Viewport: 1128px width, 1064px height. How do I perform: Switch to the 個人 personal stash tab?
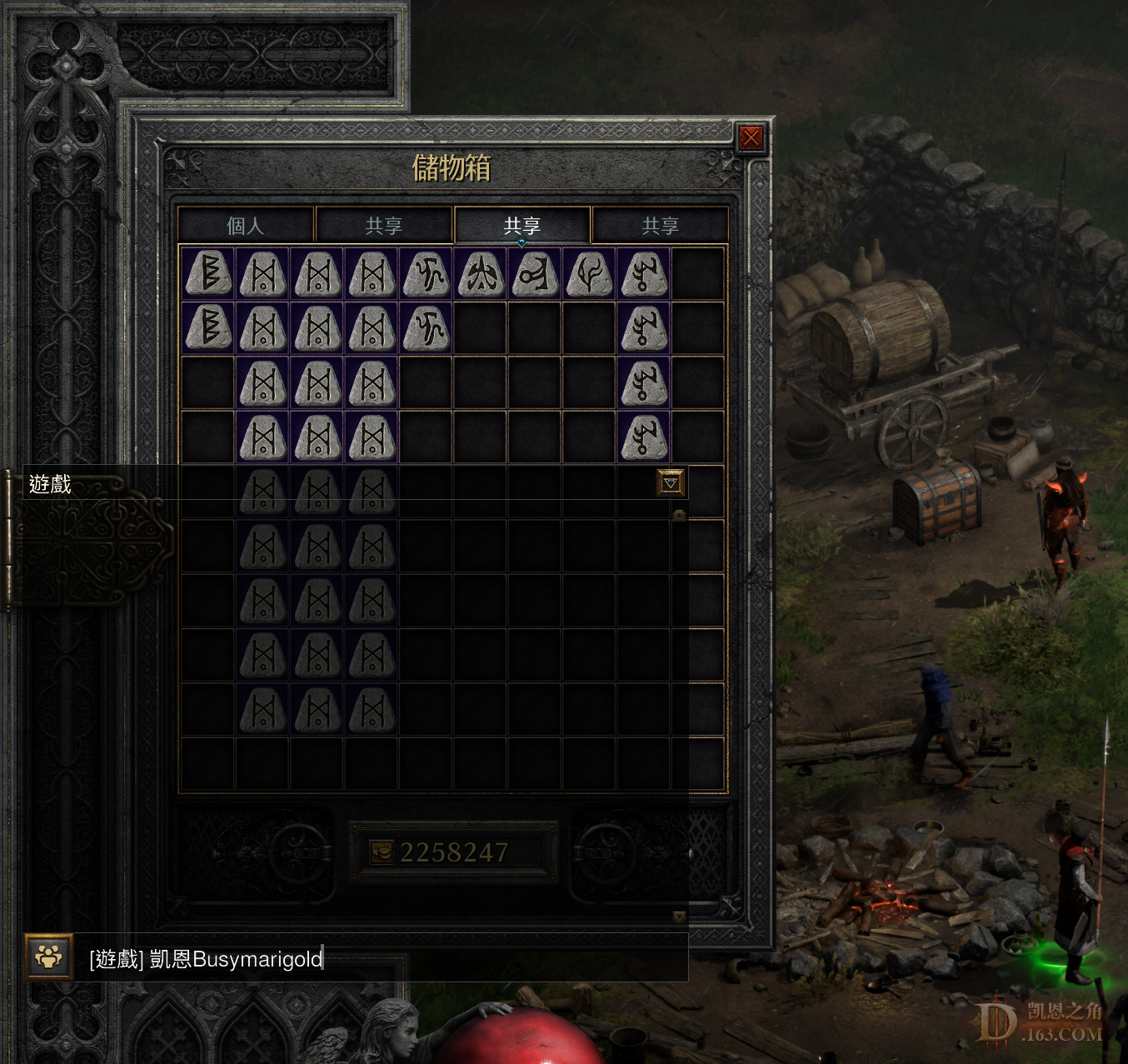coord(245,226)
